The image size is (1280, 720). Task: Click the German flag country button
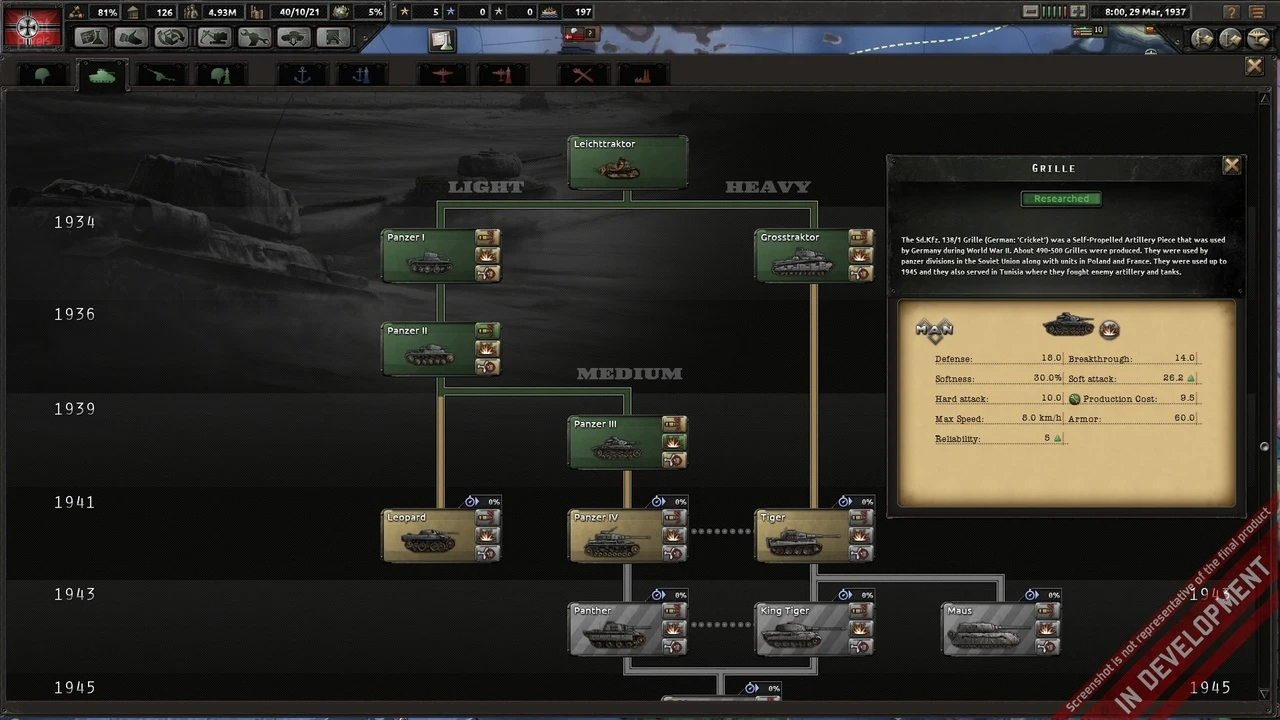(x=28, y=27)
